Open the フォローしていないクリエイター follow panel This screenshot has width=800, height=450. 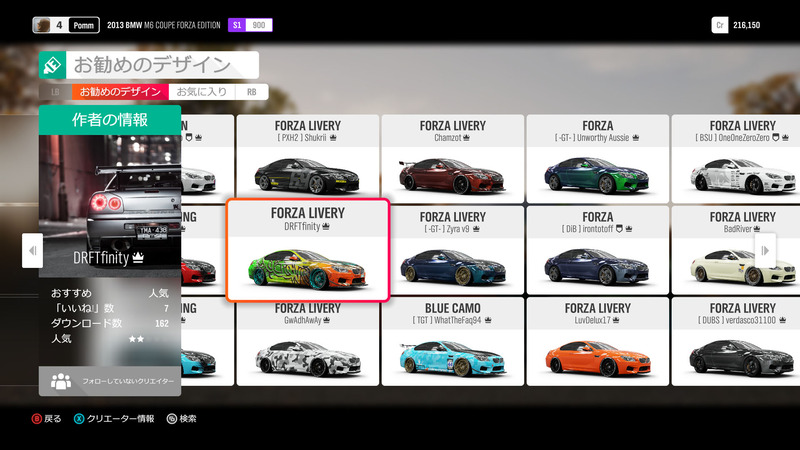[x=110, y=381]
